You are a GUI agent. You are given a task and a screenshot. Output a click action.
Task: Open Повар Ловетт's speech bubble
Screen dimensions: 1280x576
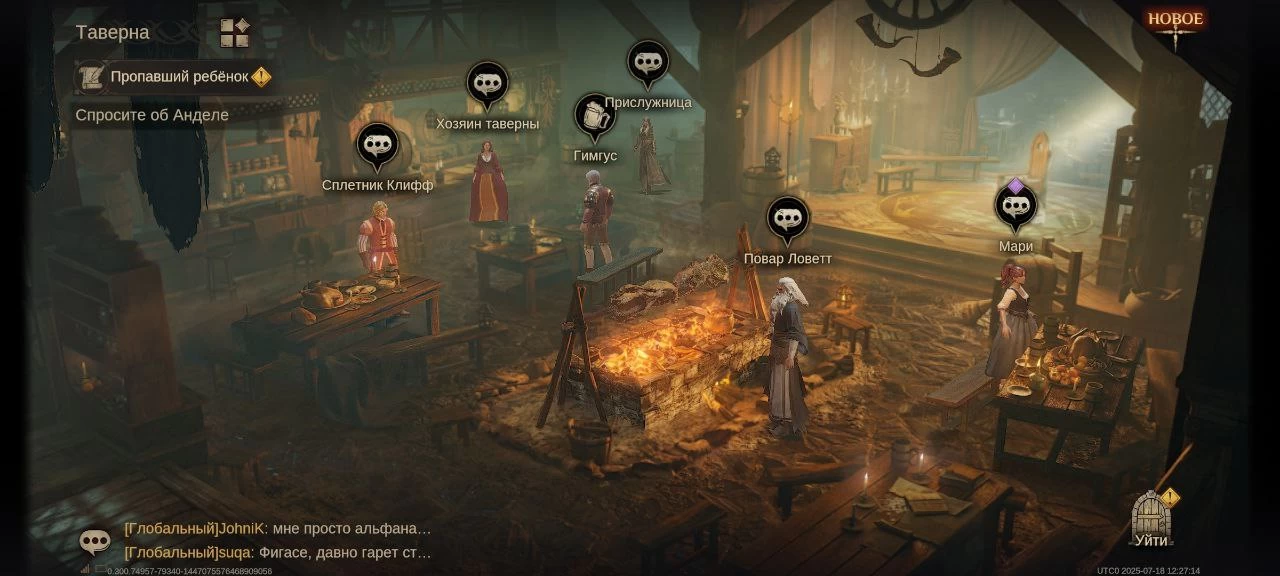(x=788, y=218)
